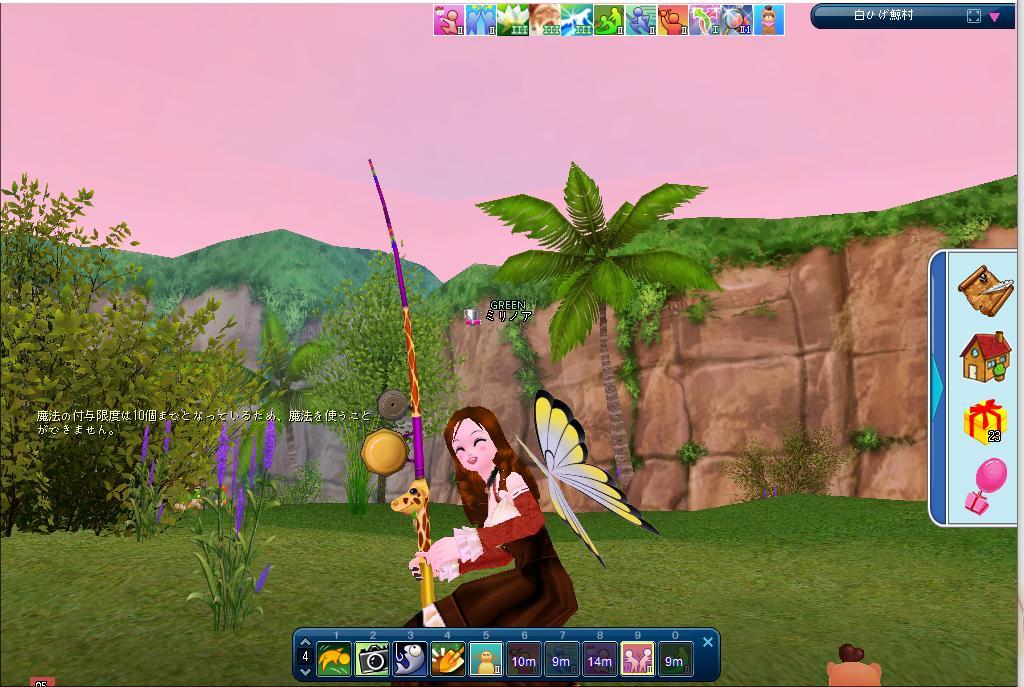Switch hotbar page up with arrow
This screenshot has width=1024, height=687.
305,643
